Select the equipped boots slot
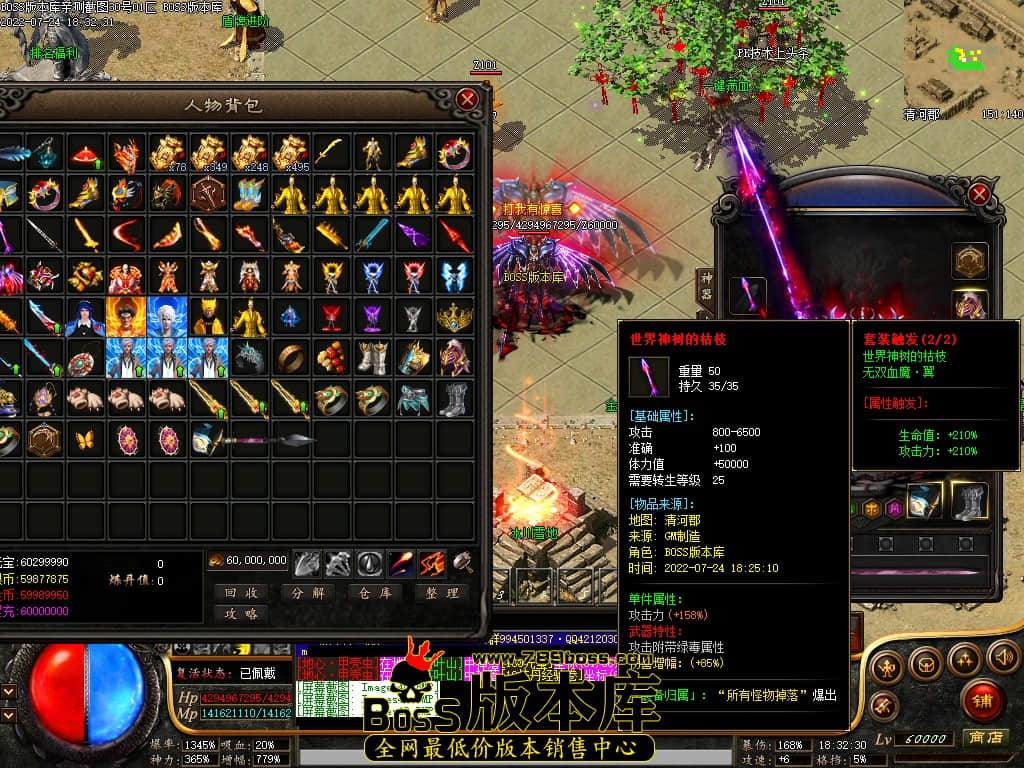1024x768 pixels. pyautogui.click(x=968, y=500)
